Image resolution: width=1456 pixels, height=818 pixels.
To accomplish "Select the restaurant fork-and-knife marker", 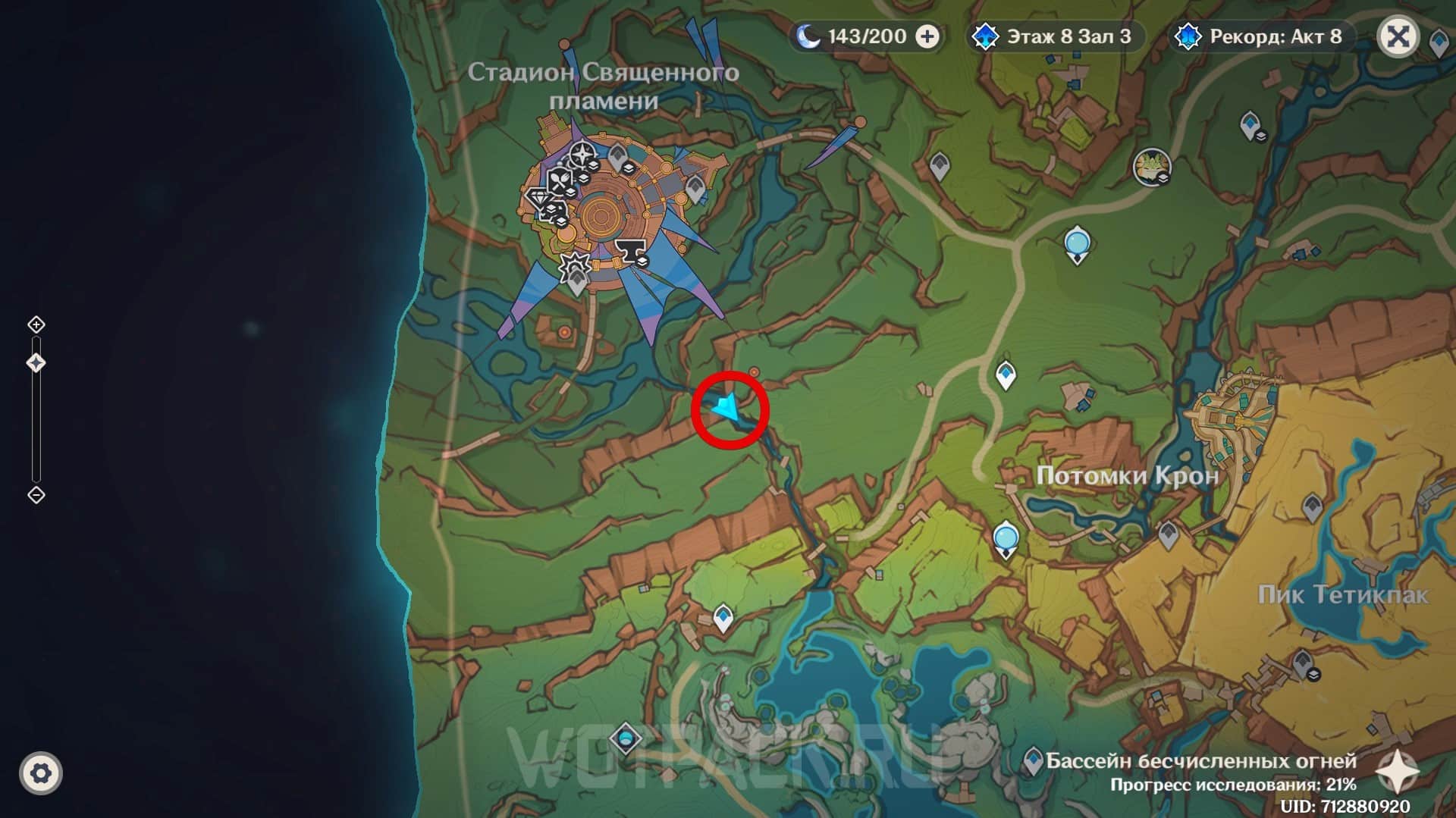I will click(x=560, y=180).
